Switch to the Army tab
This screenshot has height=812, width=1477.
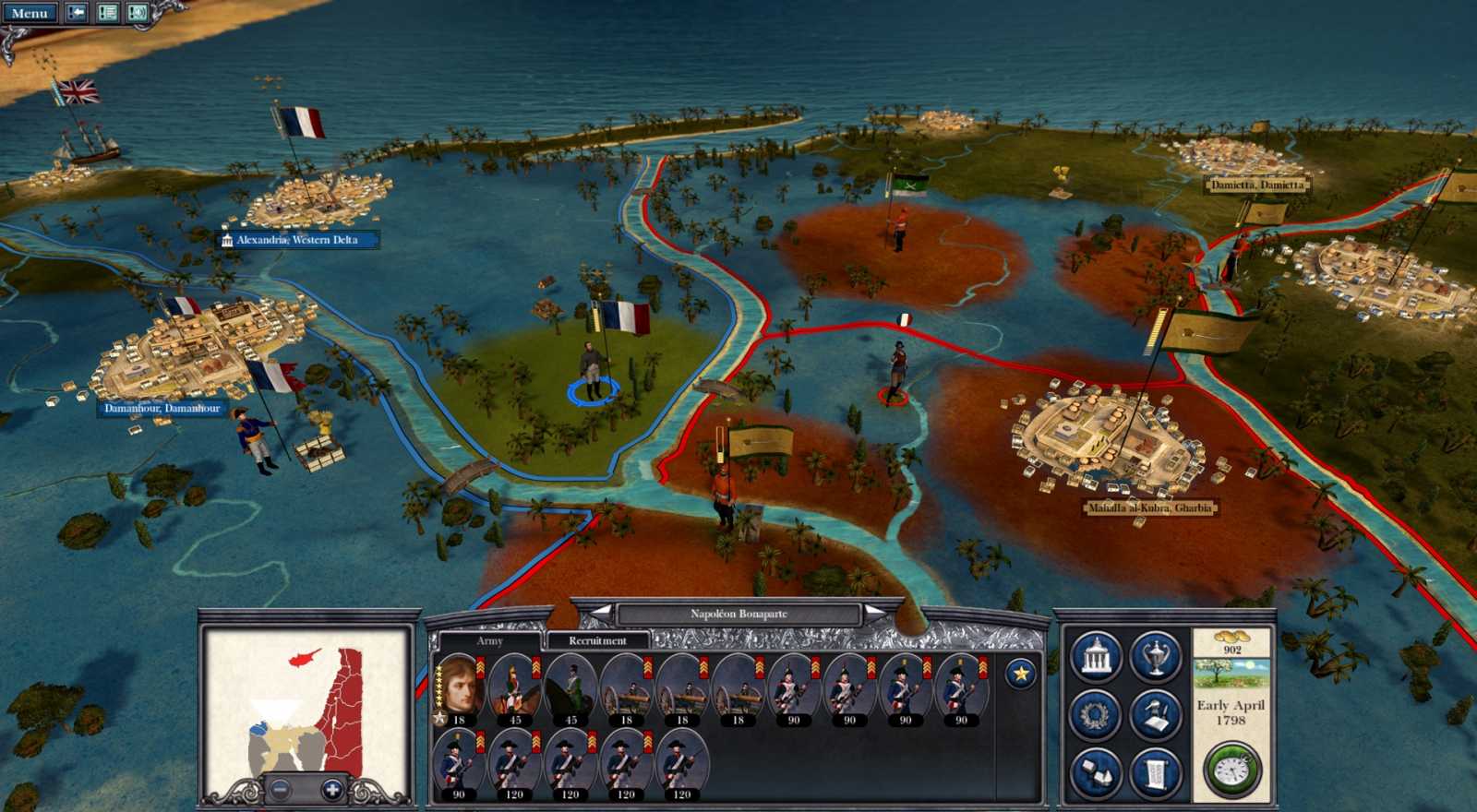(x=490, y=639)
